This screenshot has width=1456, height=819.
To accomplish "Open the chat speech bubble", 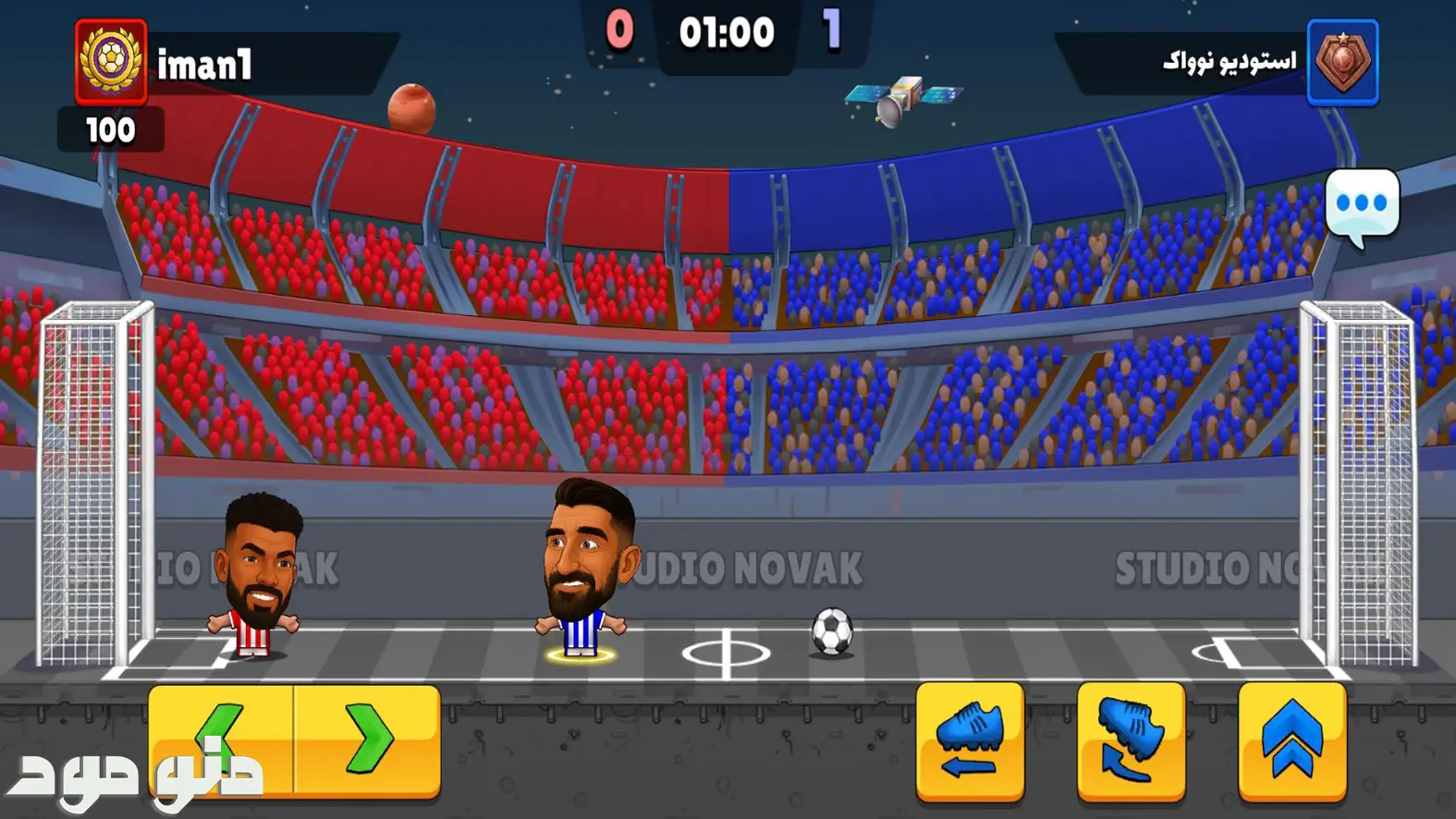I will coord(1361,205).
